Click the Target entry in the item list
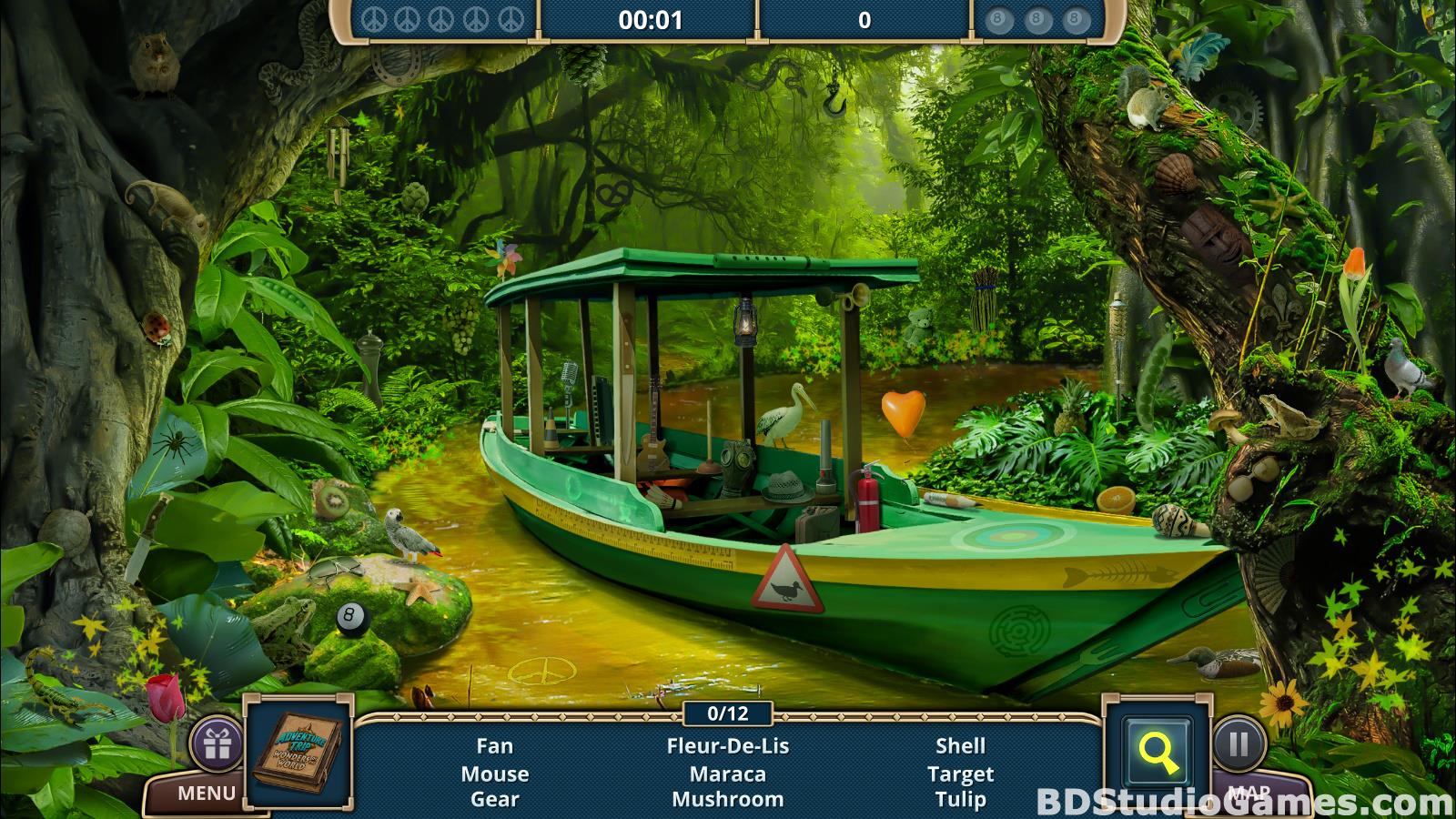The image size is (1456, 819). point(961,774)
